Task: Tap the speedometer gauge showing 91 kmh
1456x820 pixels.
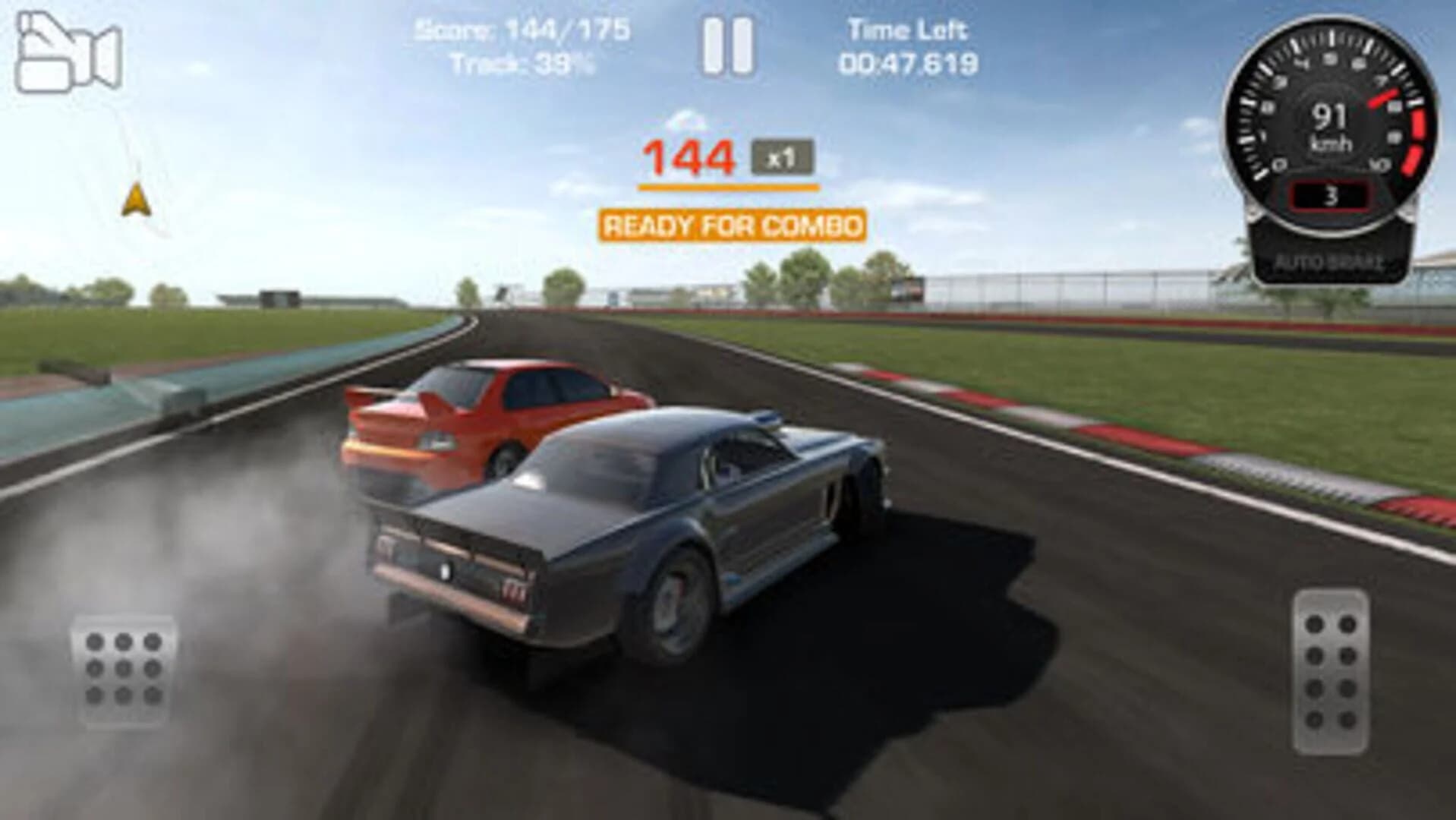Action: [x=1333, y=125]
